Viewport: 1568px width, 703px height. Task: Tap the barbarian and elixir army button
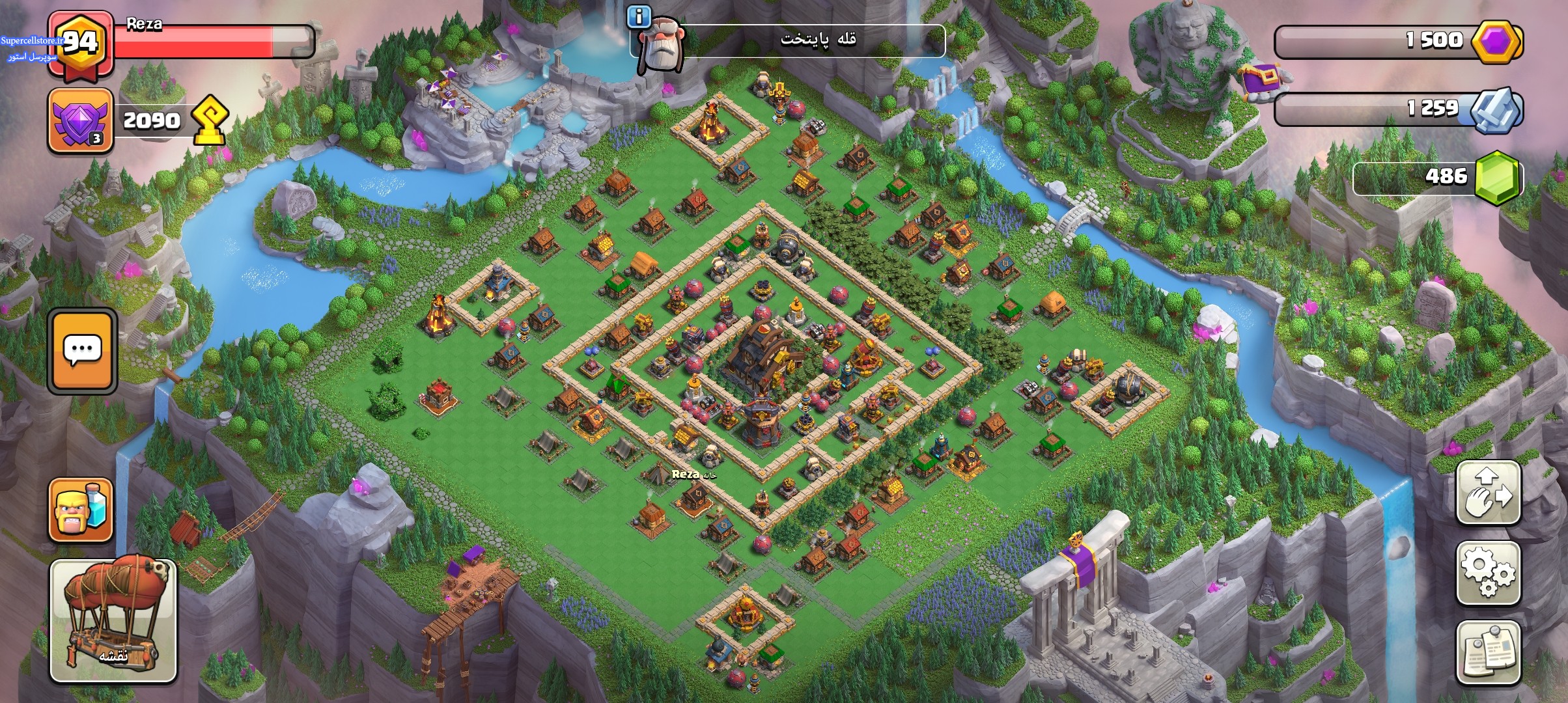click(x=81, y=510)
